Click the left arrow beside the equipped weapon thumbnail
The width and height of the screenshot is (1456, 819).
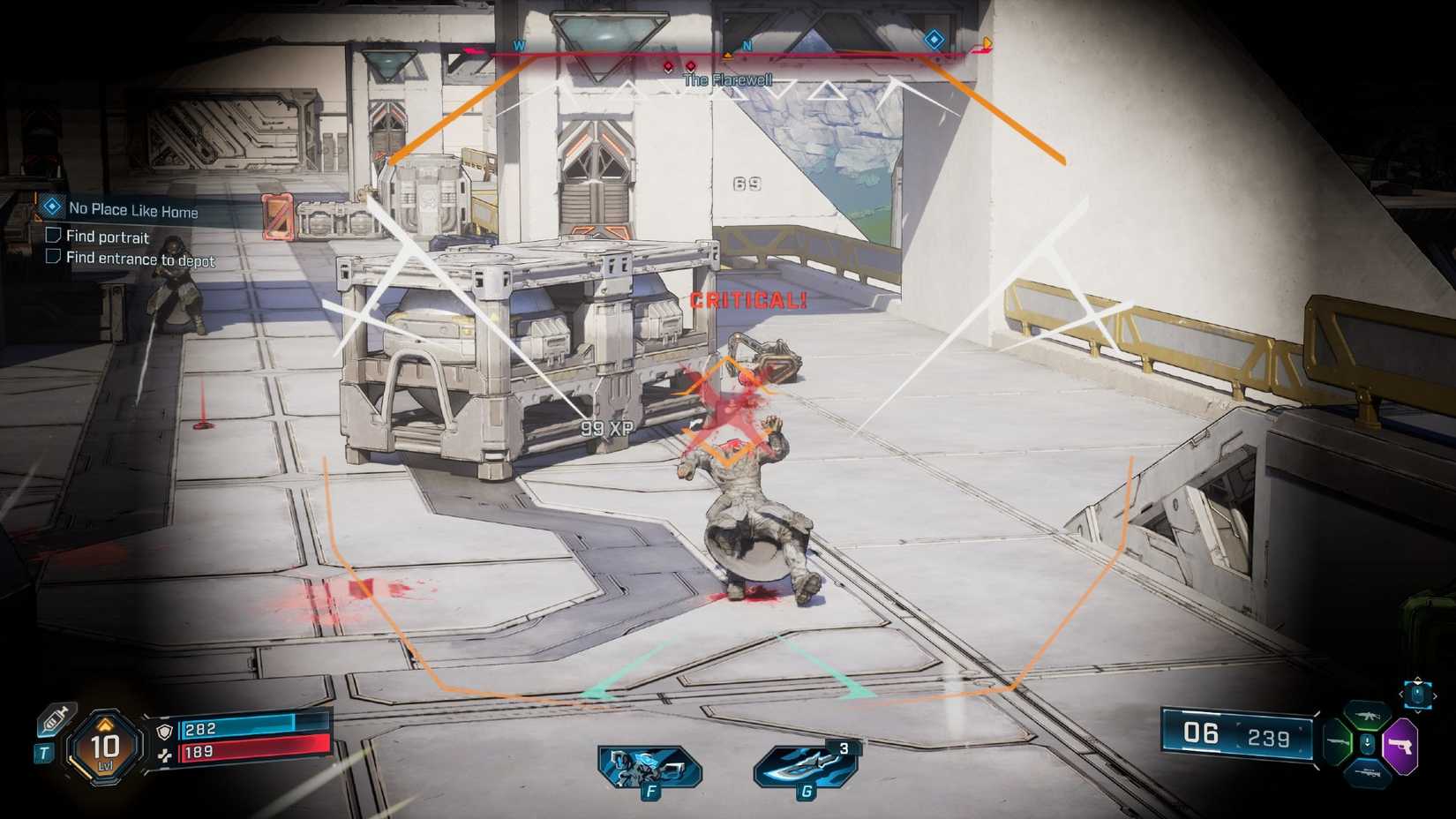click(x=1401, y=695)
